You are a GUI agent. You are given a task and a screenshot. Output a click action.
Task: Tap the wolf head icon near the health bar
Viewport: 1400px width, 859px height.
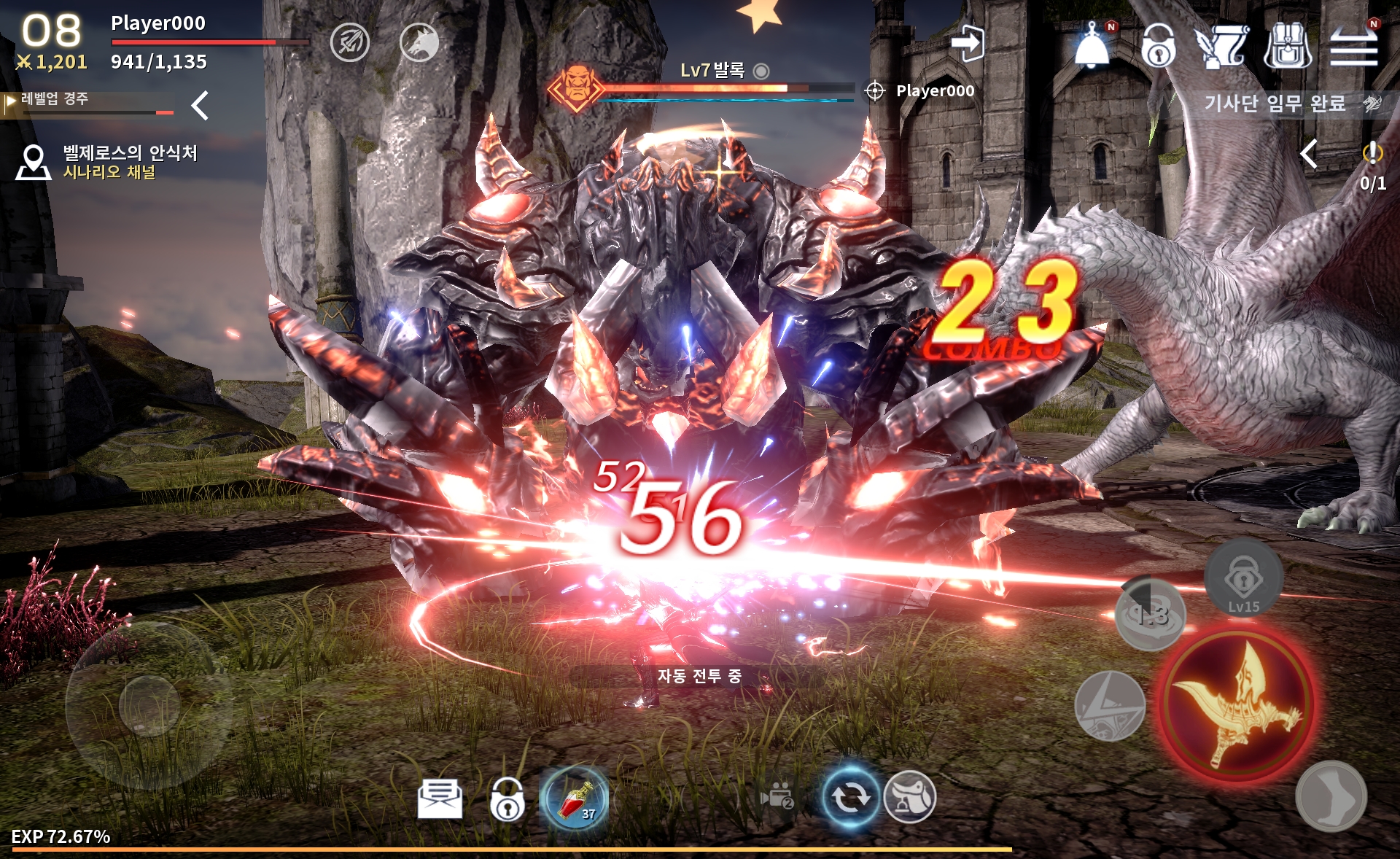[419, 42]
